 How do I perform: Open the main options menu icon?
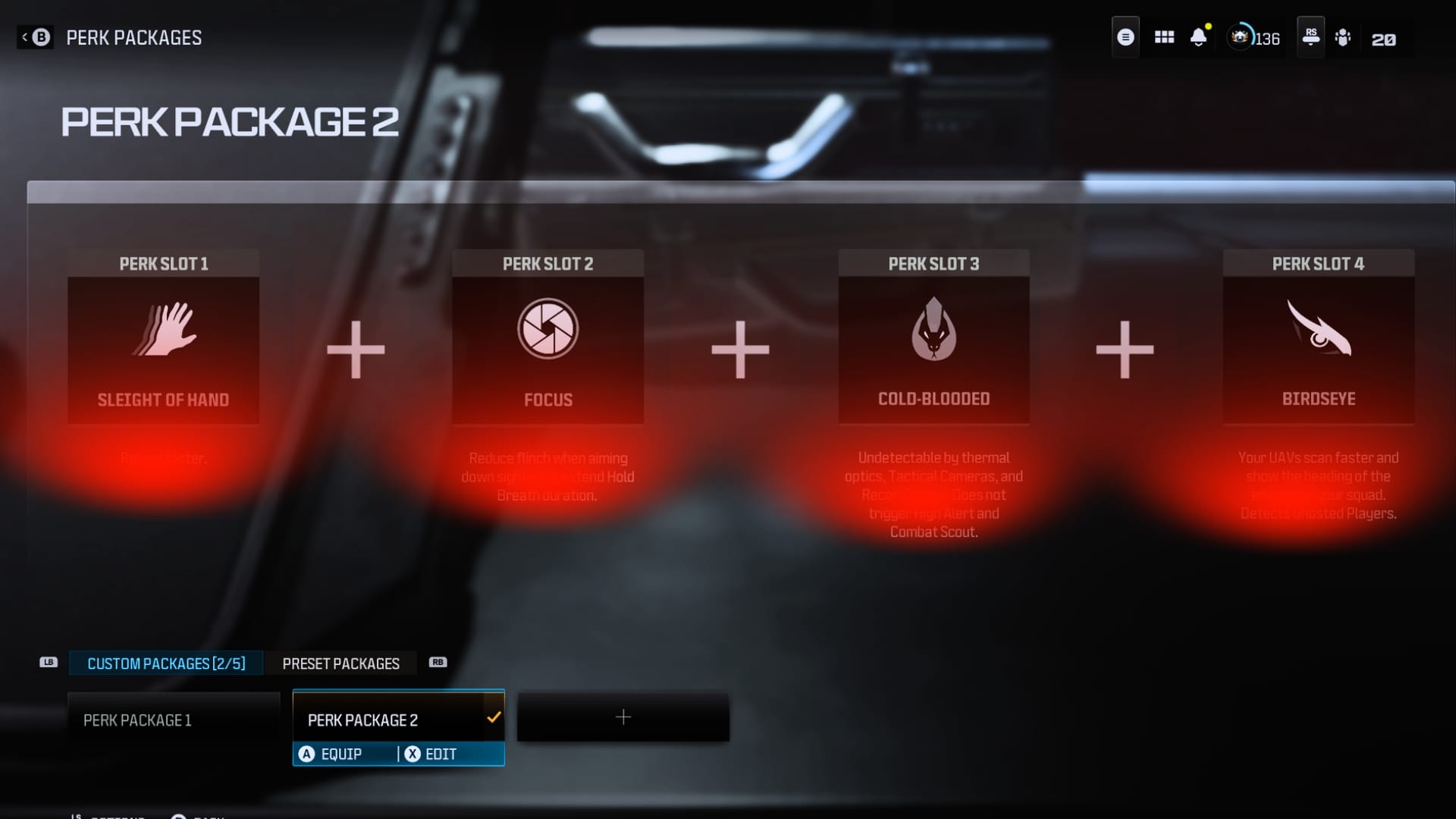[x=1125, y=36]
